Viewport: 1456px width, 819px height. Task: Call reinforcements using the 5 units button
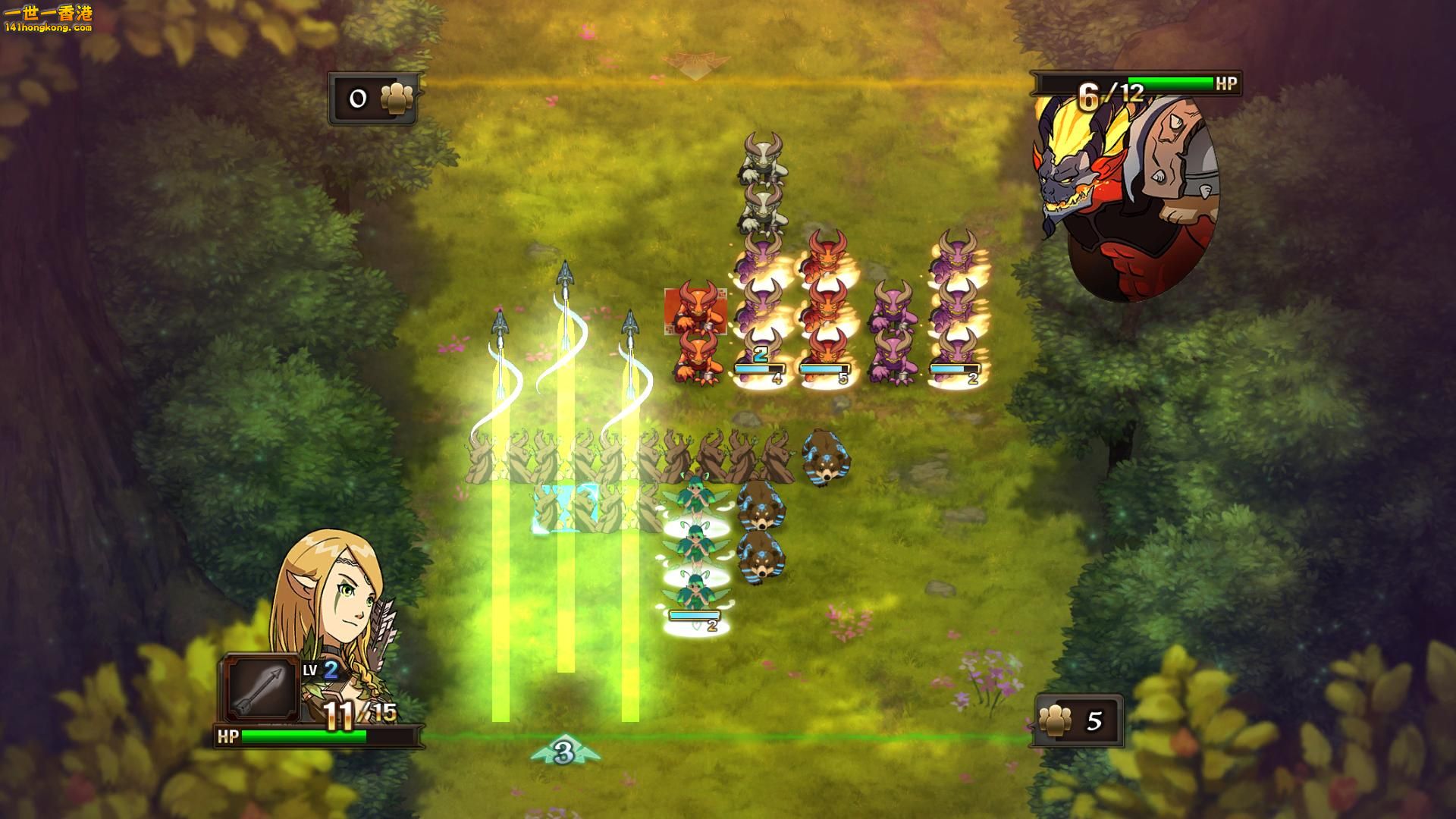pos(1078,720)
